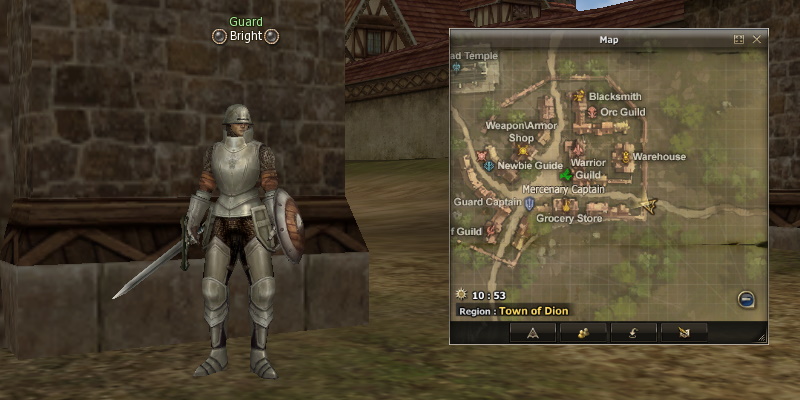Activate the second bottom map toolbar button

point(581,333)
